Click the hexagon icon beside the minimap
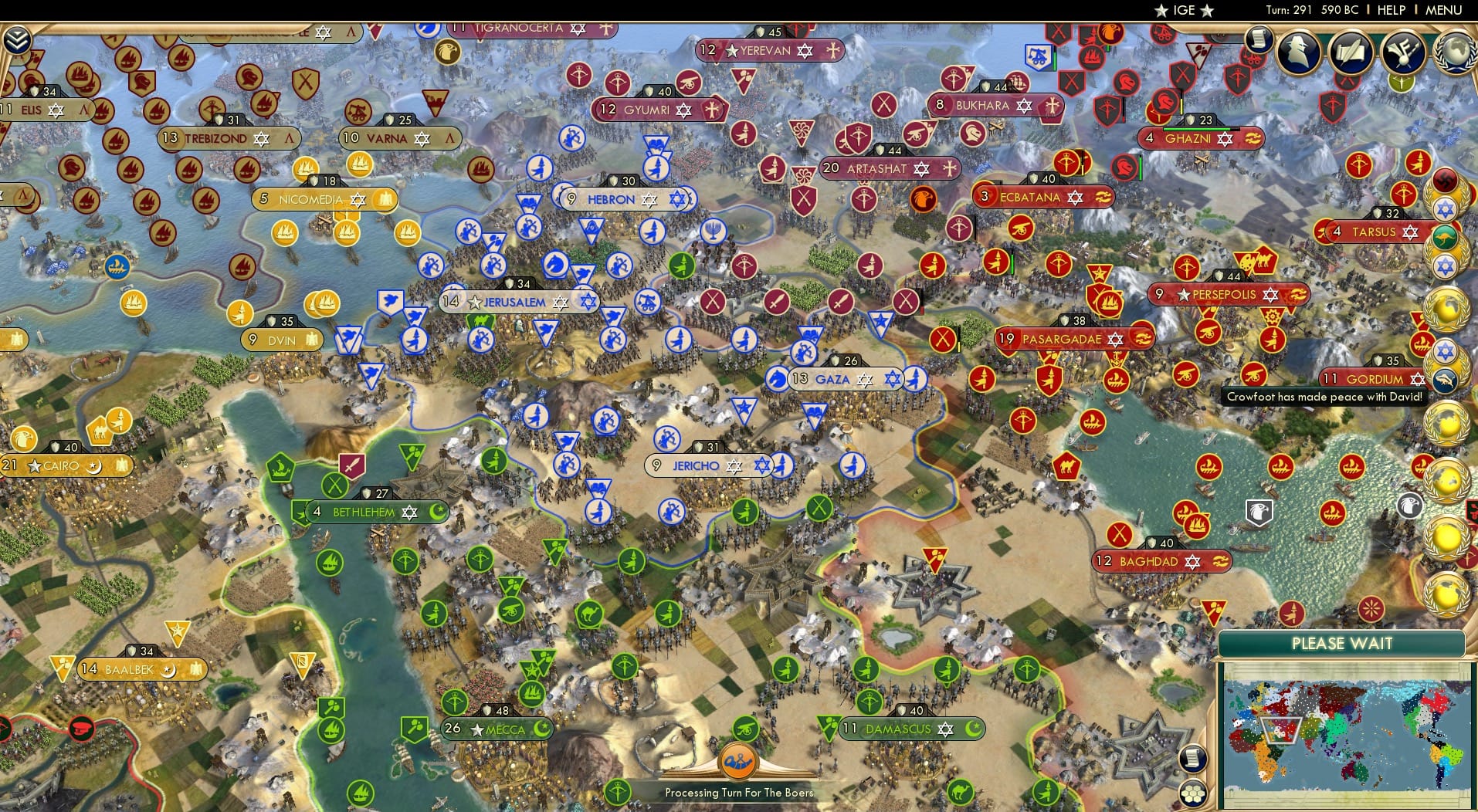The width and height of the screenshot is (1478, 812). click(x=1193, y=793)
